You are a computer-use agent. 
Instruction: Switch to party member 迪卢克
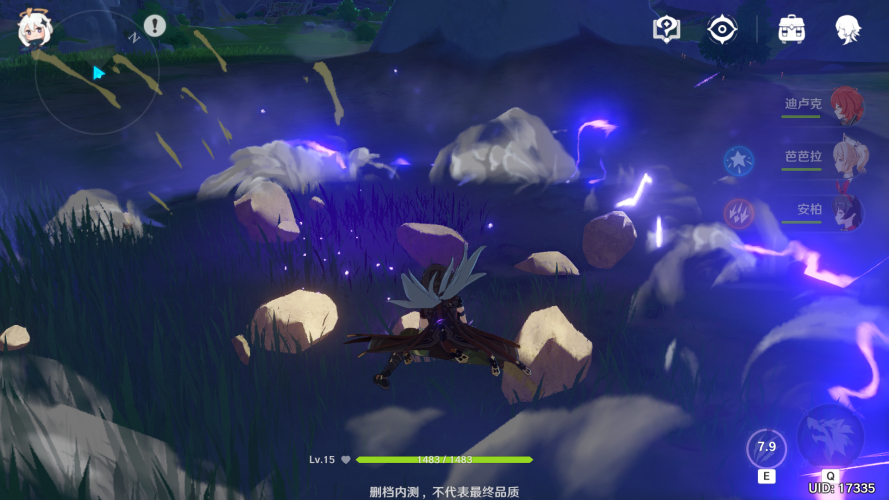(845, 105)
